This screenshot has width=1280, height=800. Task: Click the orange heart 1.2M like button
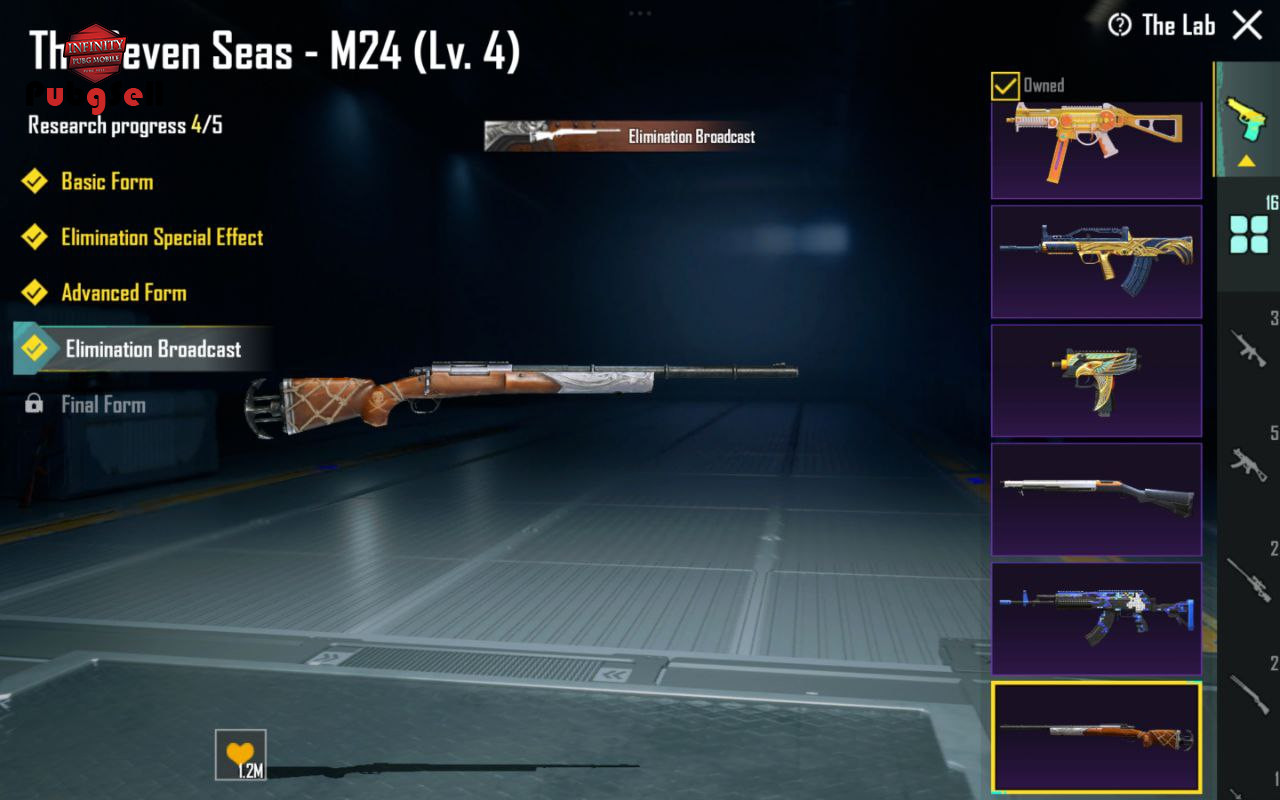click(240, 755)
